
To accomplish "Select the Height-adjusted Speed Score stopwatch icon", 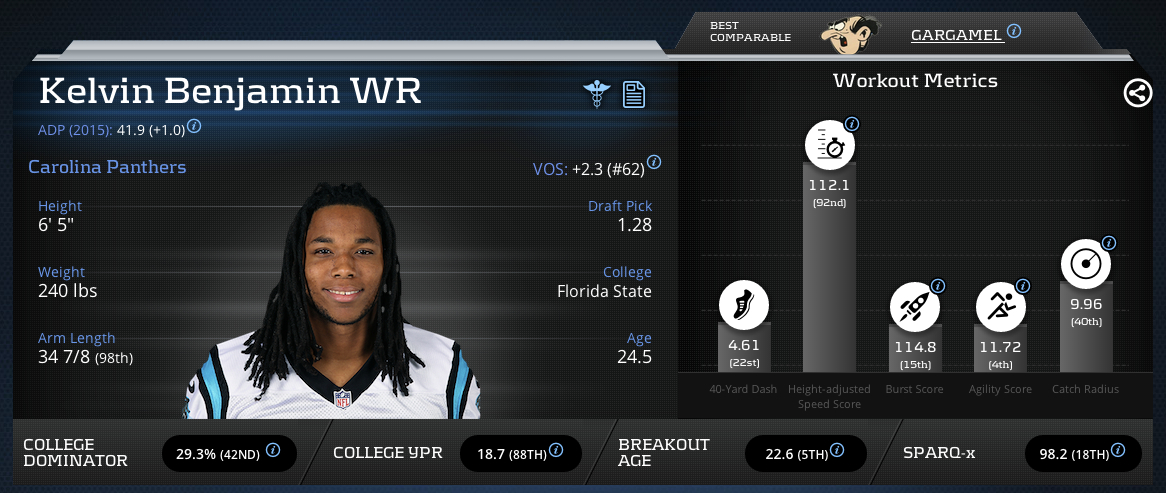I will pos(830,147).
